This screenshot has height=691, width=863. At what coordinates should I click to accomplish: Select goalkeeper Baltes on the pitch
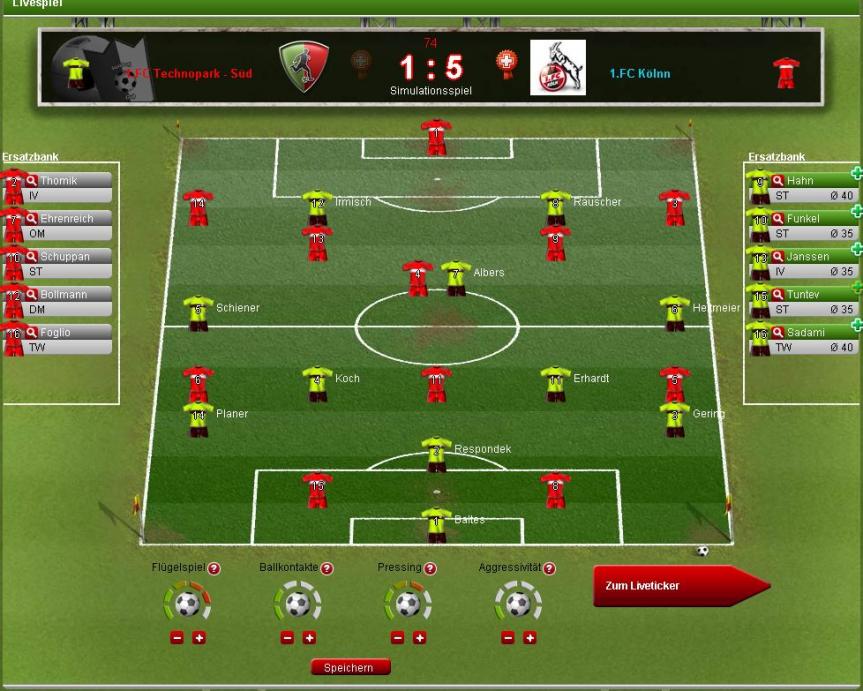pyautogui.click(x=436, y=522)
